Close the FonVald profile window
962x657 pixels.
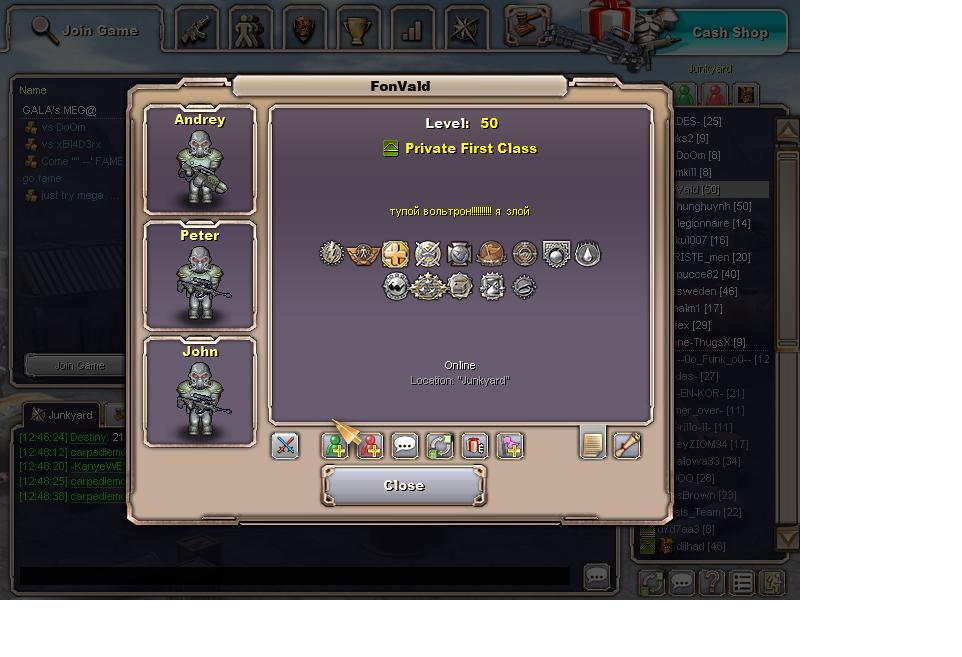pyautogui.click(x=404, y=486)
